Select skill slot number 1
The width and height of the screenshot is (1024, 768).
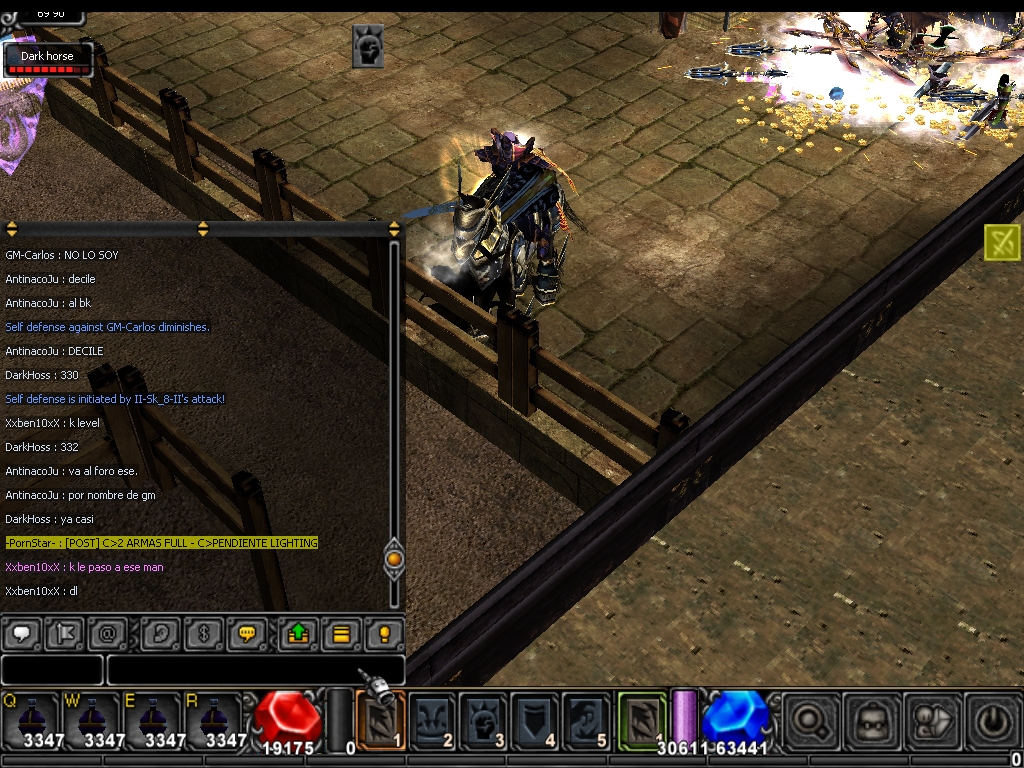[381, 720]
